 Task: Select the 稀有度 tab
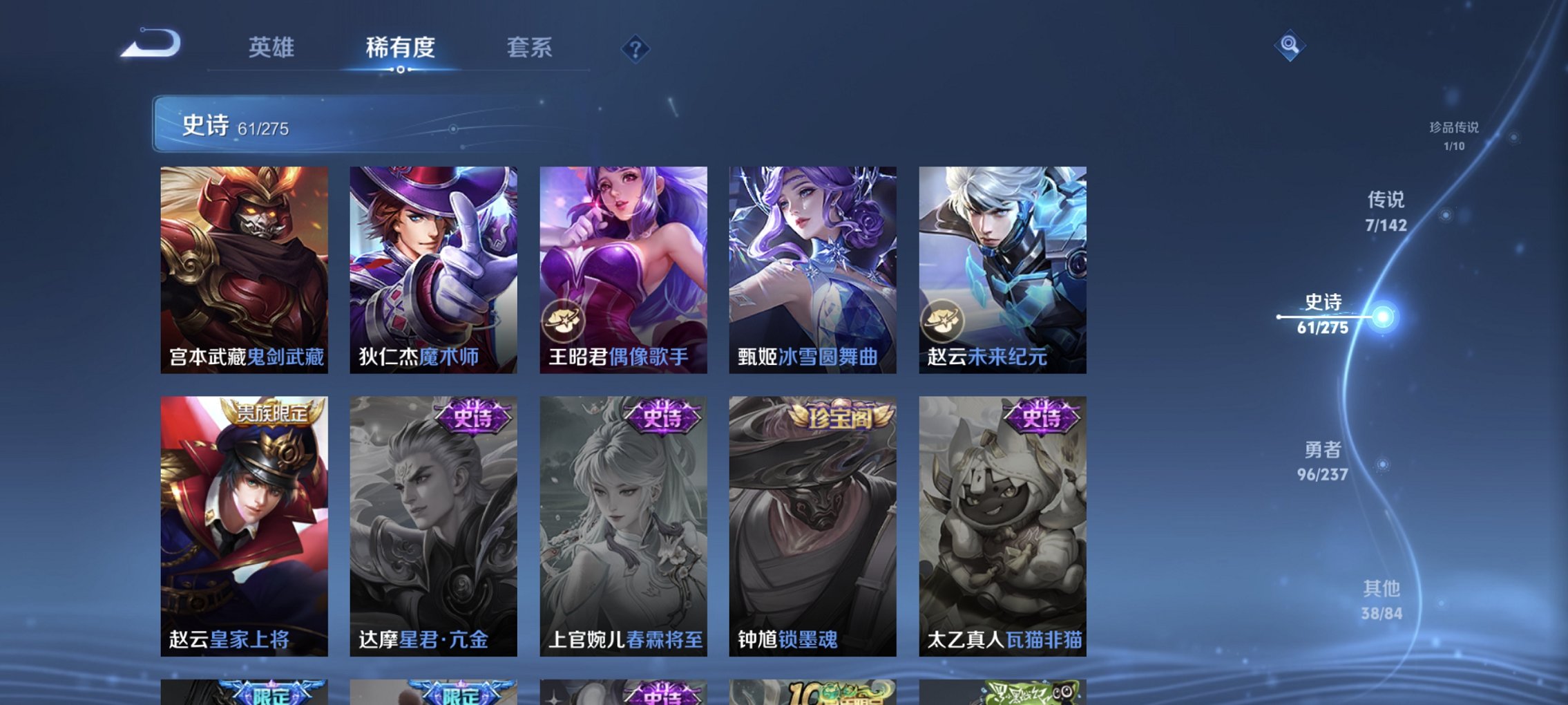pyautogui.click(x=401, y=48)
